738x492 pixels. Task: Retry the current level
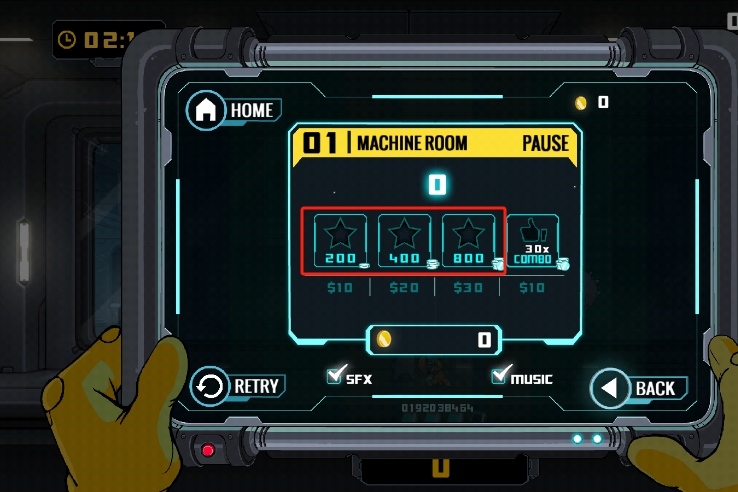click(236, 386)
